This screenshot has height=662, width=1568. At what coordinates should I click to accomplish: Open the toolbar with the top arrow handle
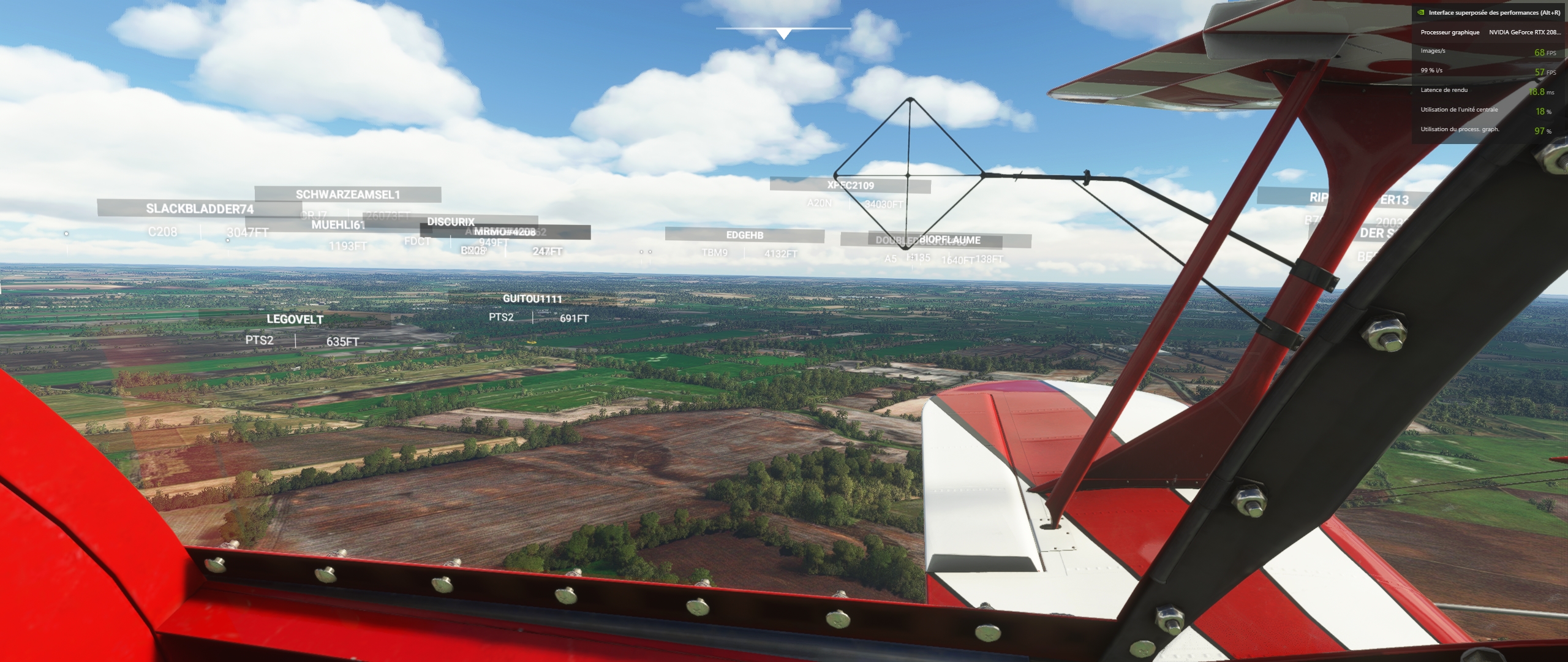783,34
